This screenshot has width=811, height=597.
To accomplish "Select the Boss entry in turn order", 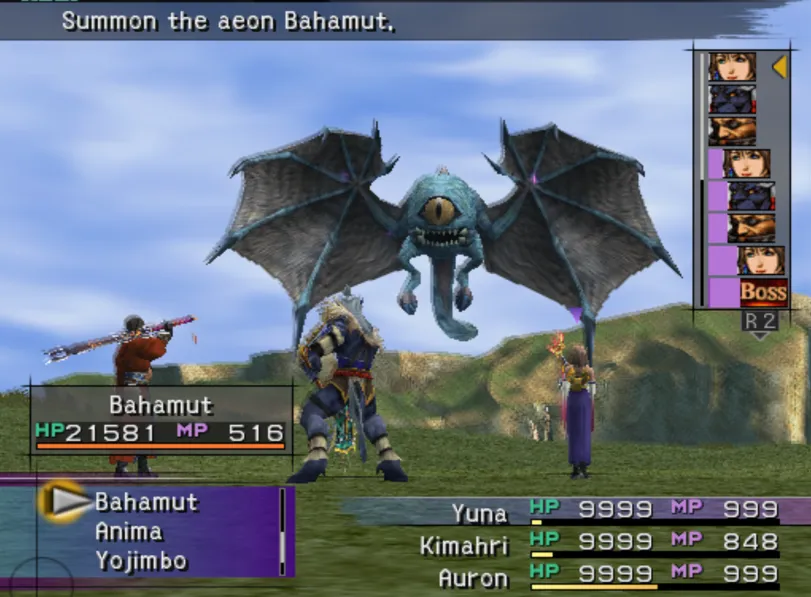I will pyautogui.click(x=763, y=292).
